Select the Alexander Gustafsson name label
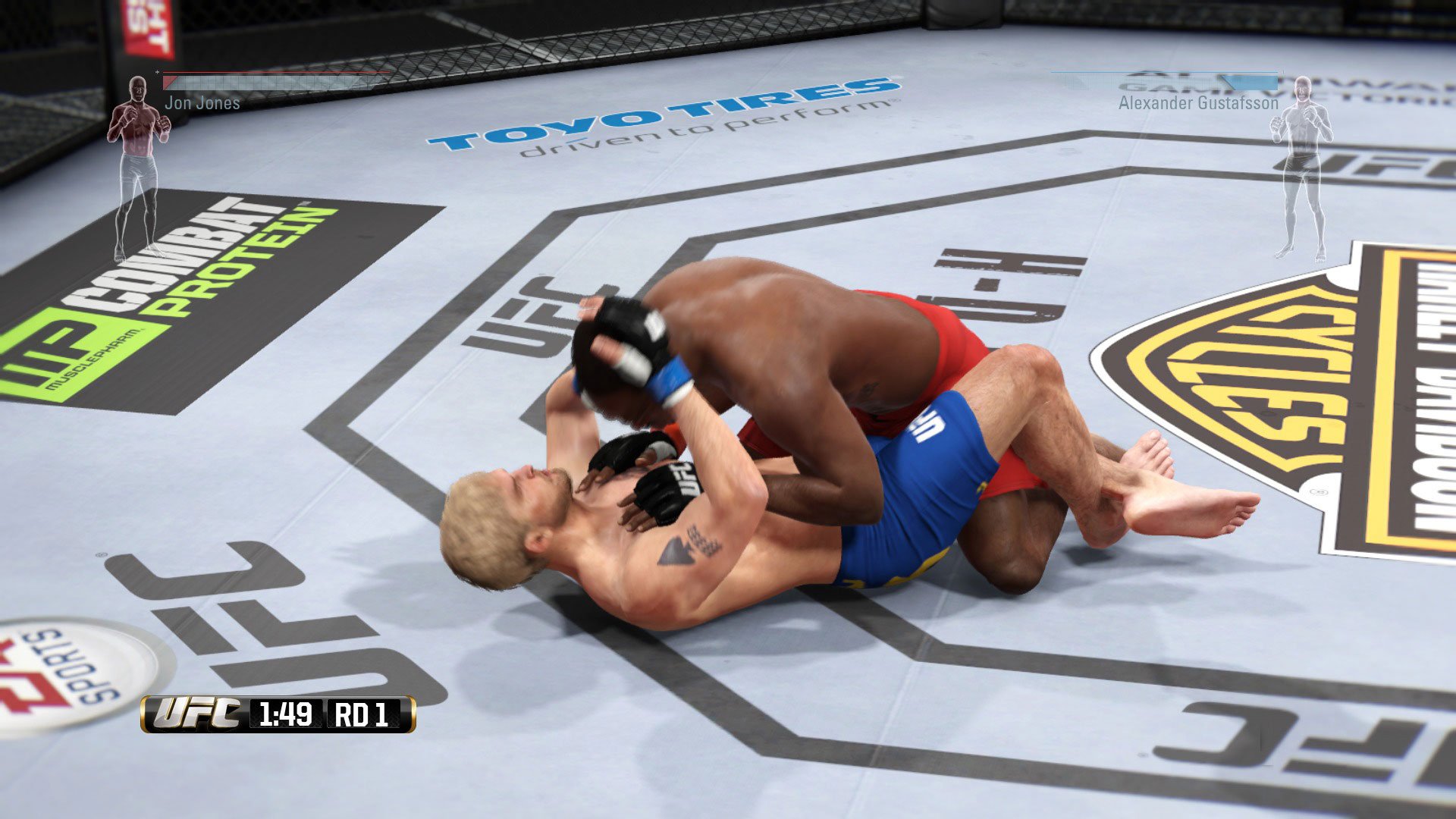Viewport: 1456px width, 819px height. [1198, 102]
